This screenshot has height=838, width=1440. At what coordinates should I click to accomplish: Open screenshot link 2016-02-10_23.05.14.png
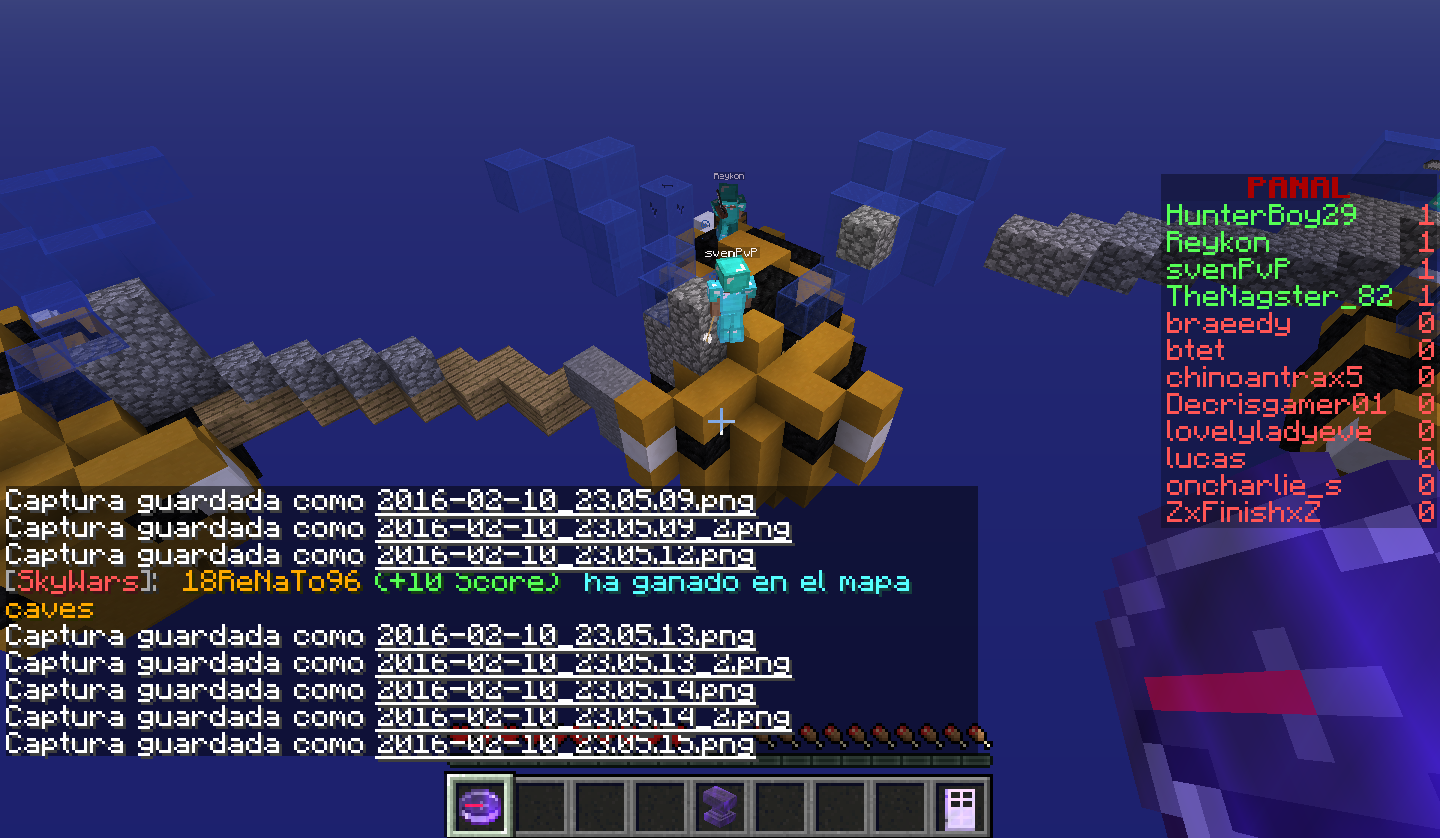coord(565,689)
